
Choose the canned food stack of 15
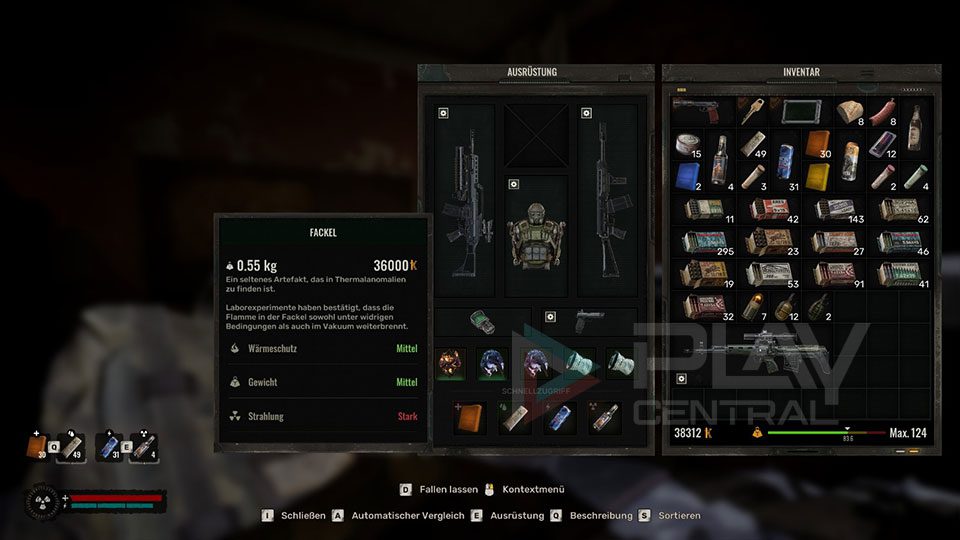[x=687, y=146]
